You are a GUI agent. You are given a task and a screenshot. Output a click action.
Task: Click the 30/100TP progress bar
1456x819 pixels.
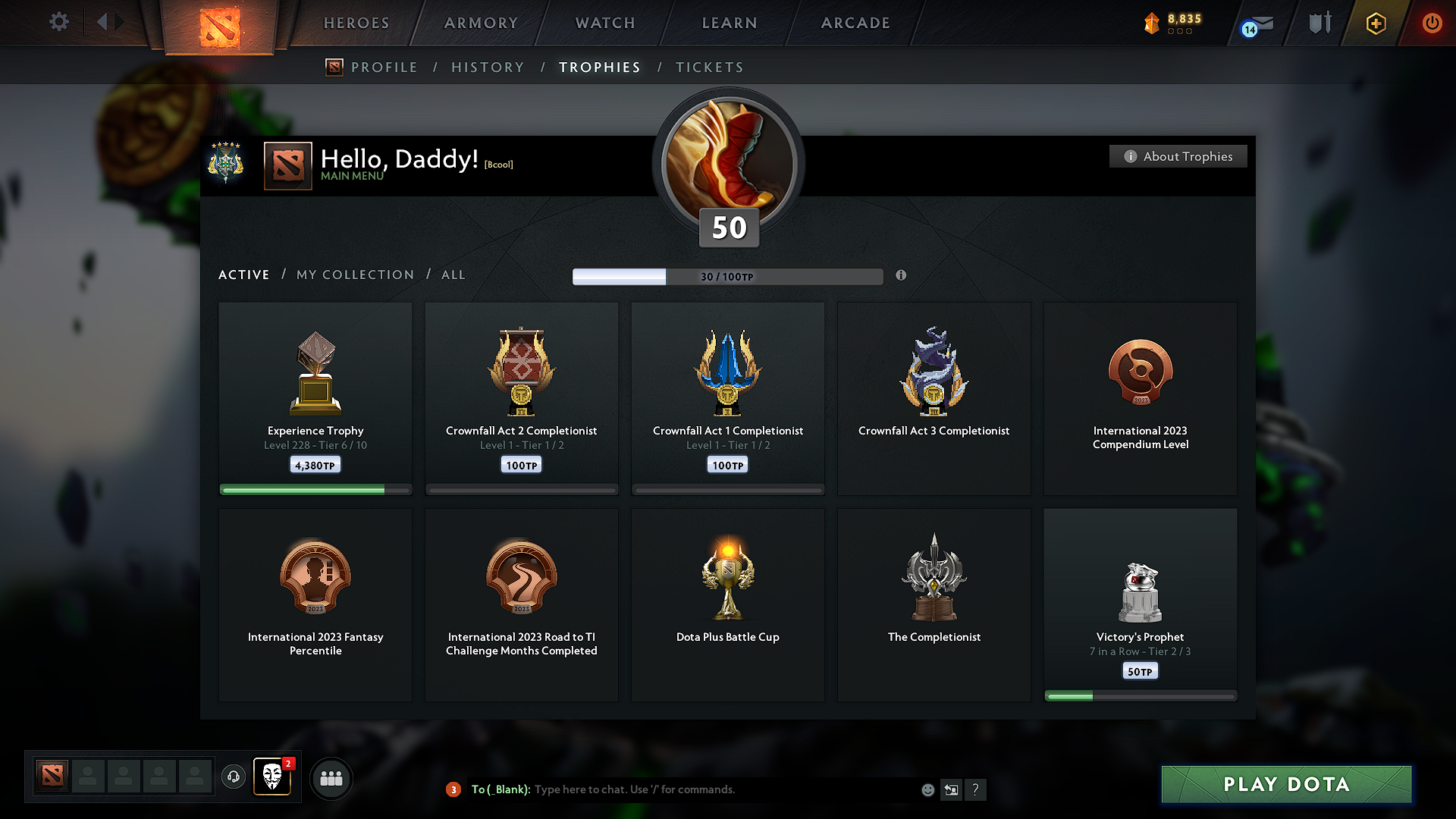(727, 276)
